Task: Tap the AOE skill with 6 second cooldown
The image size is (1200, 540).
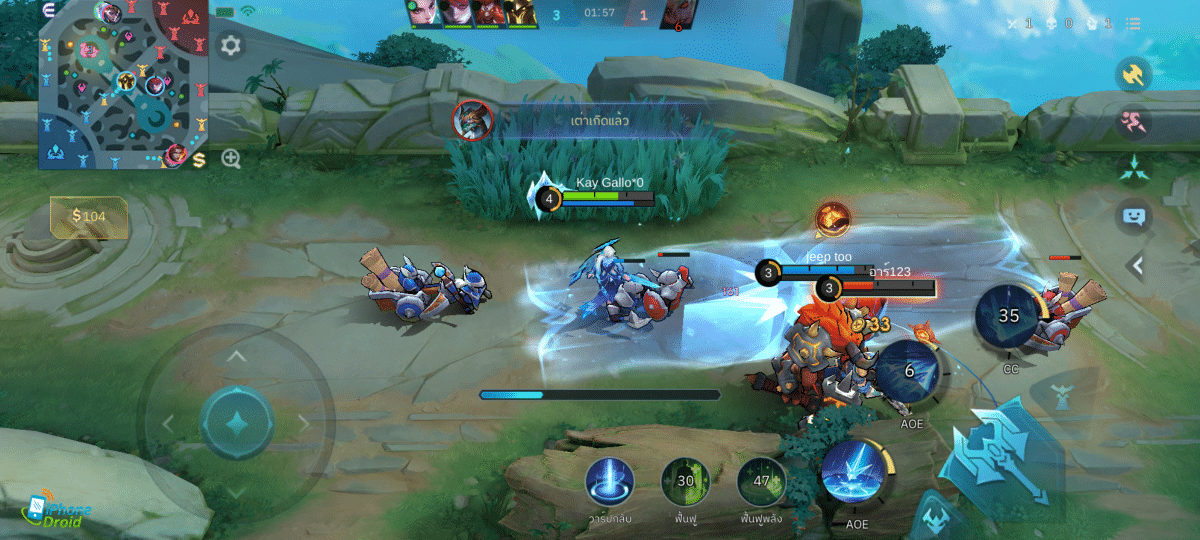Action: [x=908, y=371]
